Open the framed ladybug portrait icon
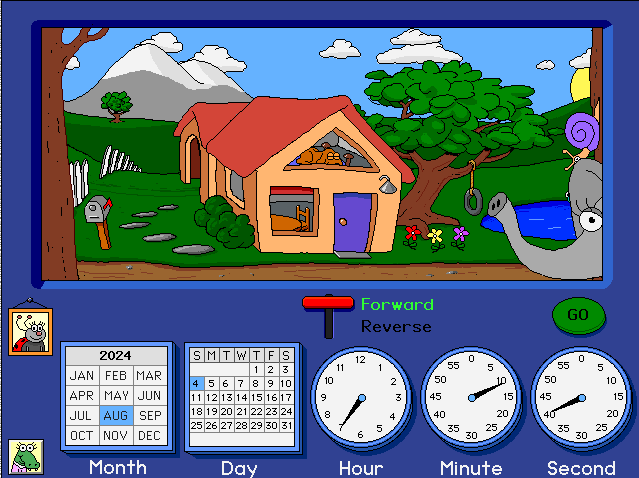Viewport: 639px width, 478px height. pyautogui.click(x=30, y=330)
